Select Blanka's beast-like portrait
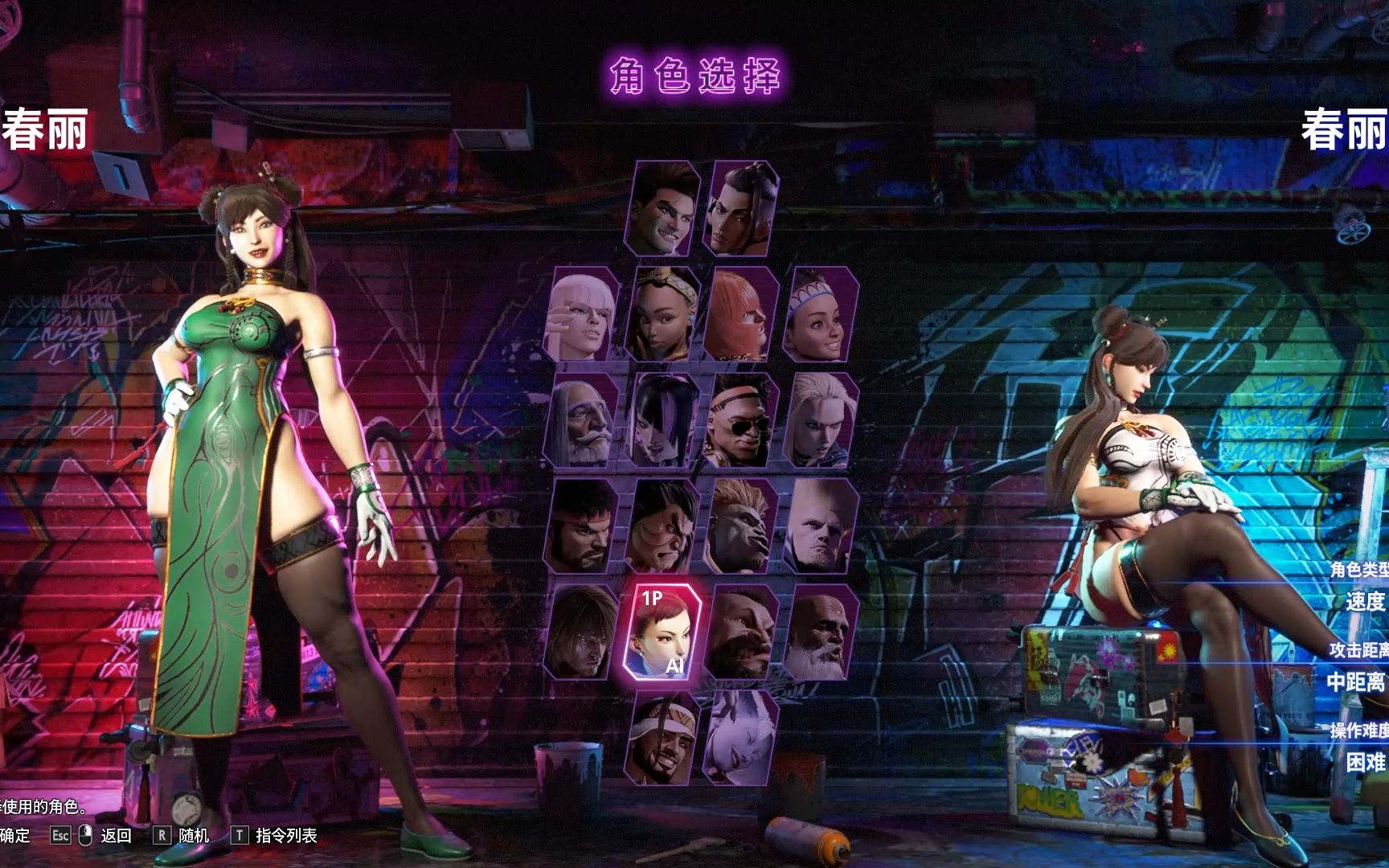The height and width of the screenshot is (868, 1389). pyautogui.click(x=741, y=527)
